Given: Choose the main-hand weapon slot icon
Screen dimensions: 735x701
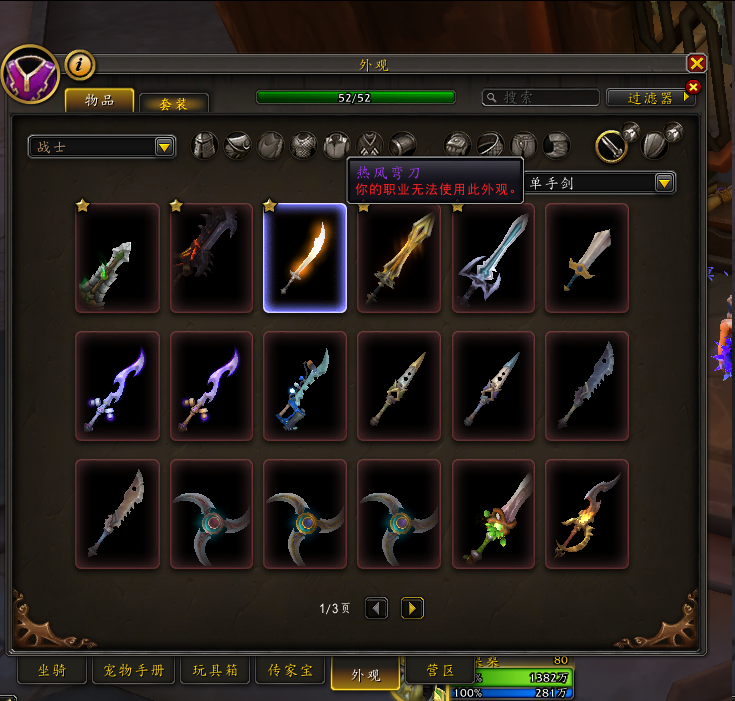Looking at the screenshot, I should point(611,146).
